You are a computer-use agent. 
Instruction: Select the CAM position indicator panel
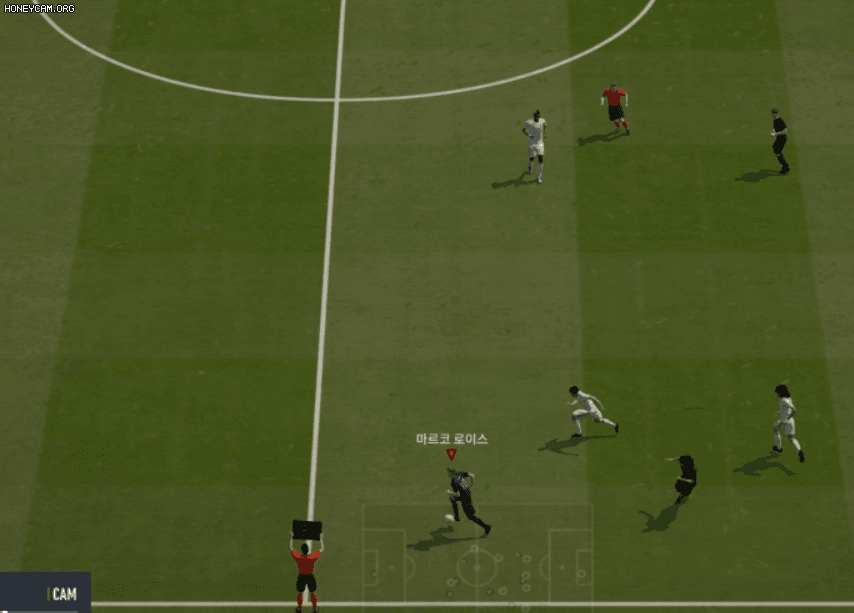coord(46,592)
